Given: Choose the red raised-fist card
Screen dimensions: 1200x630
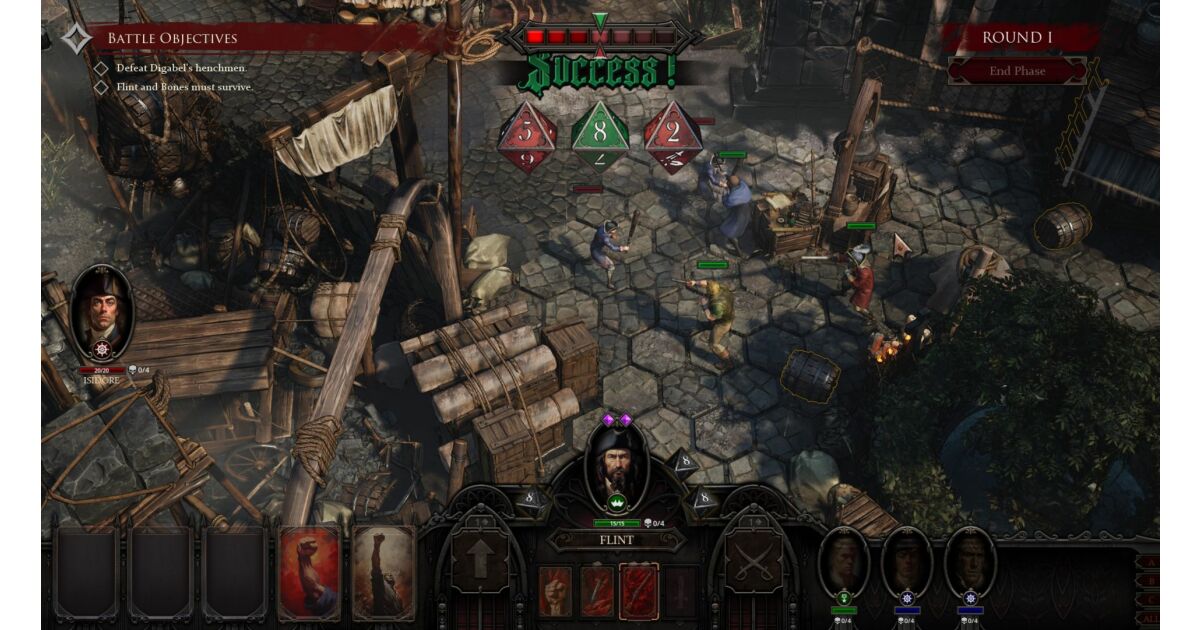Looking at the screenshot, I should (309, 572).
